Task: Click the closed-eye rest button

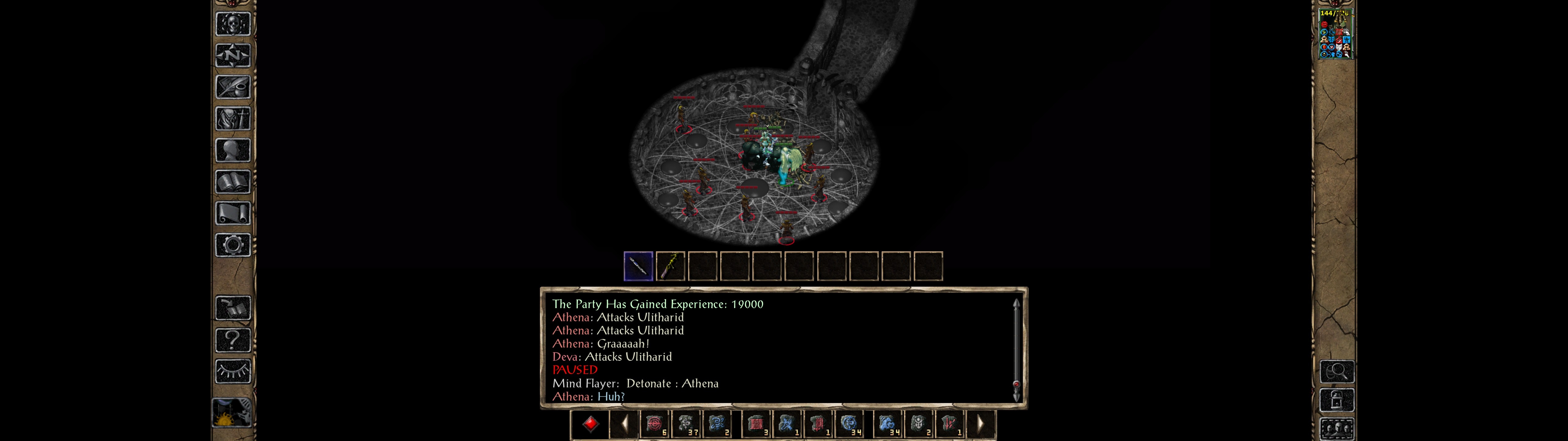Action: 233,371
